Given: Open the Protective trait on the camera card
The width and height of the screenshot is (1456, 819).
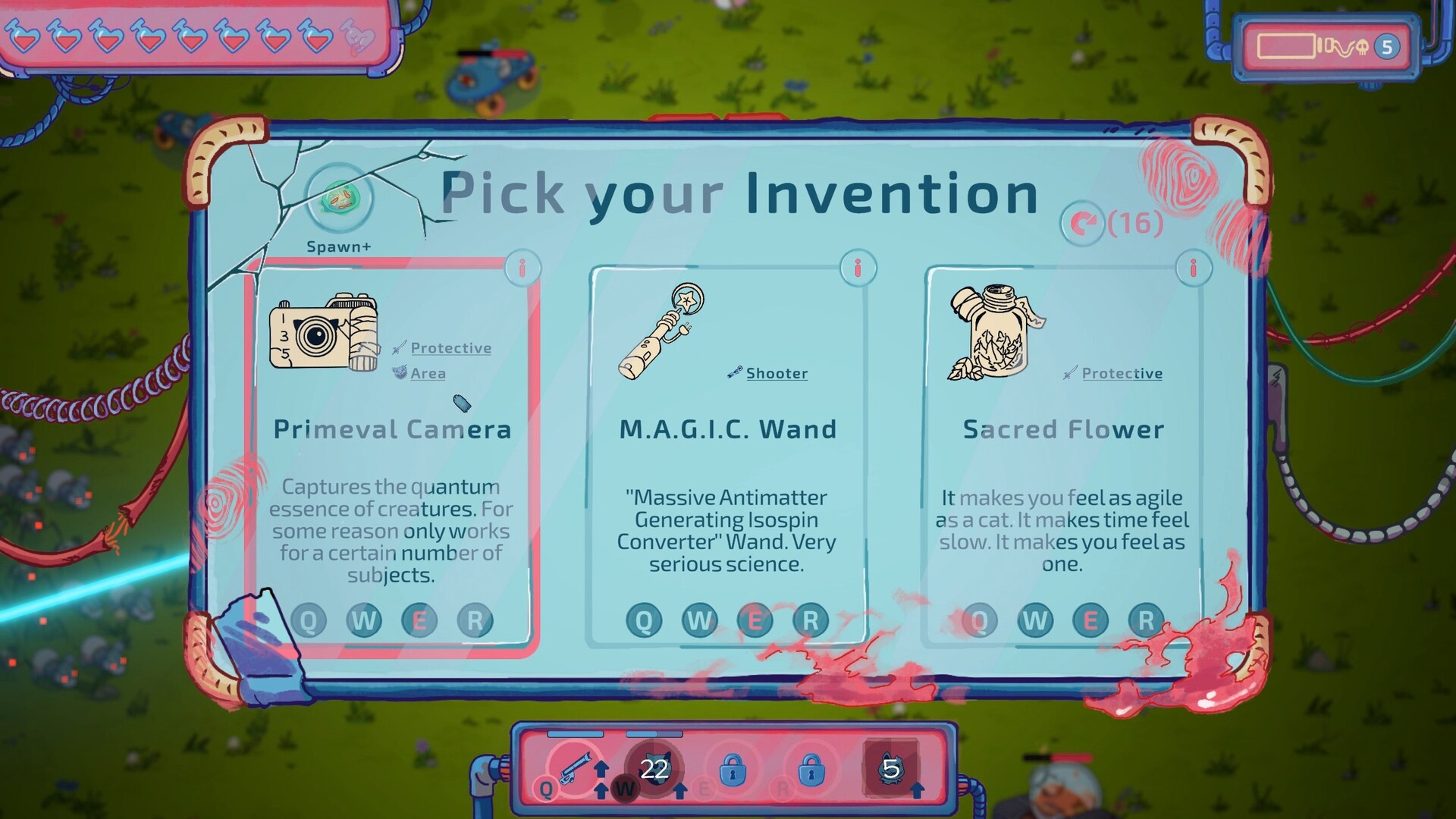Looking at the screenshot, I should coord(450,347).
